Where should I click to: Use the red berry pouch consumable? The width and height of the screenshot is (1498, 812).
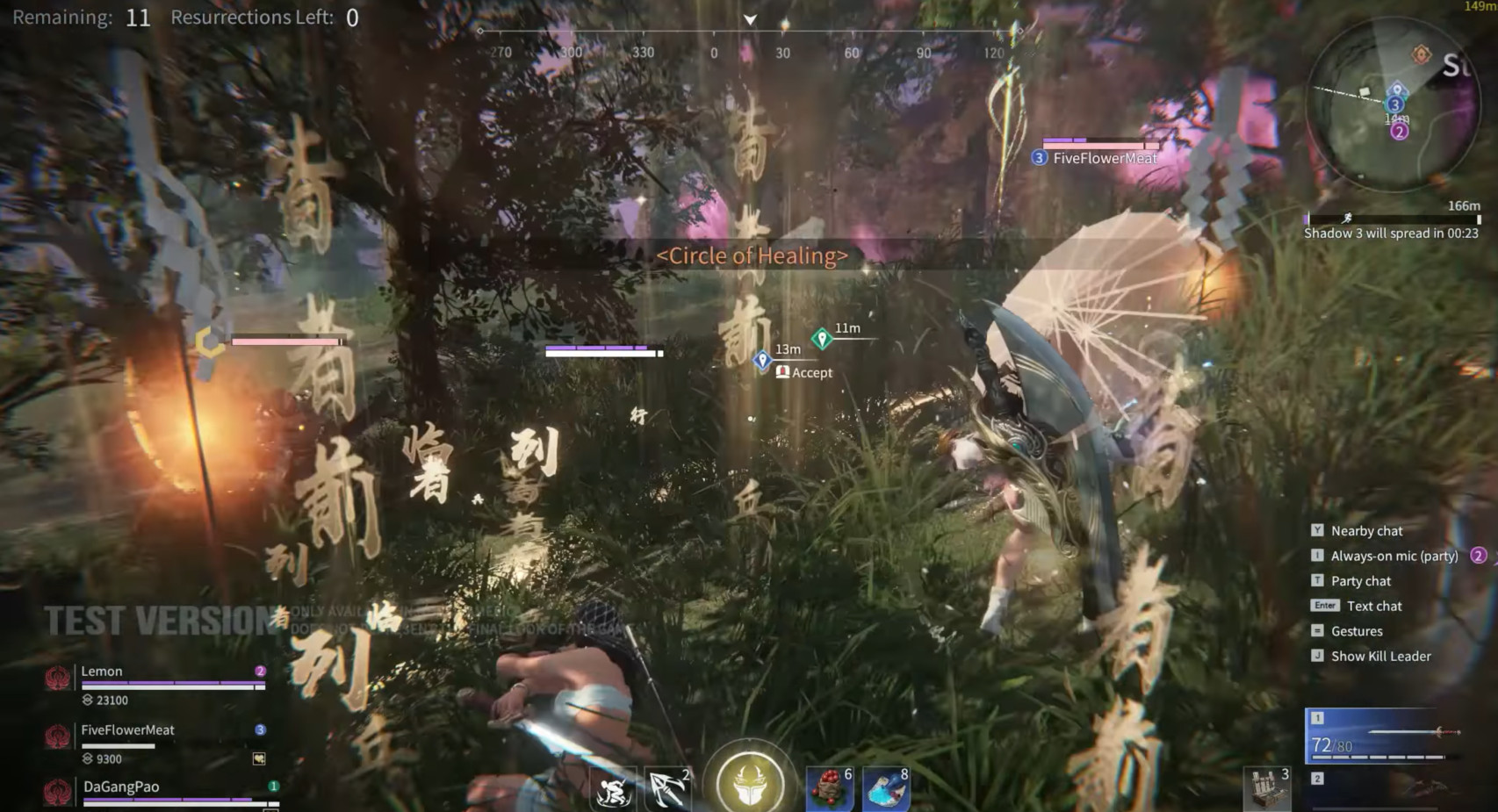click(828, 787)
